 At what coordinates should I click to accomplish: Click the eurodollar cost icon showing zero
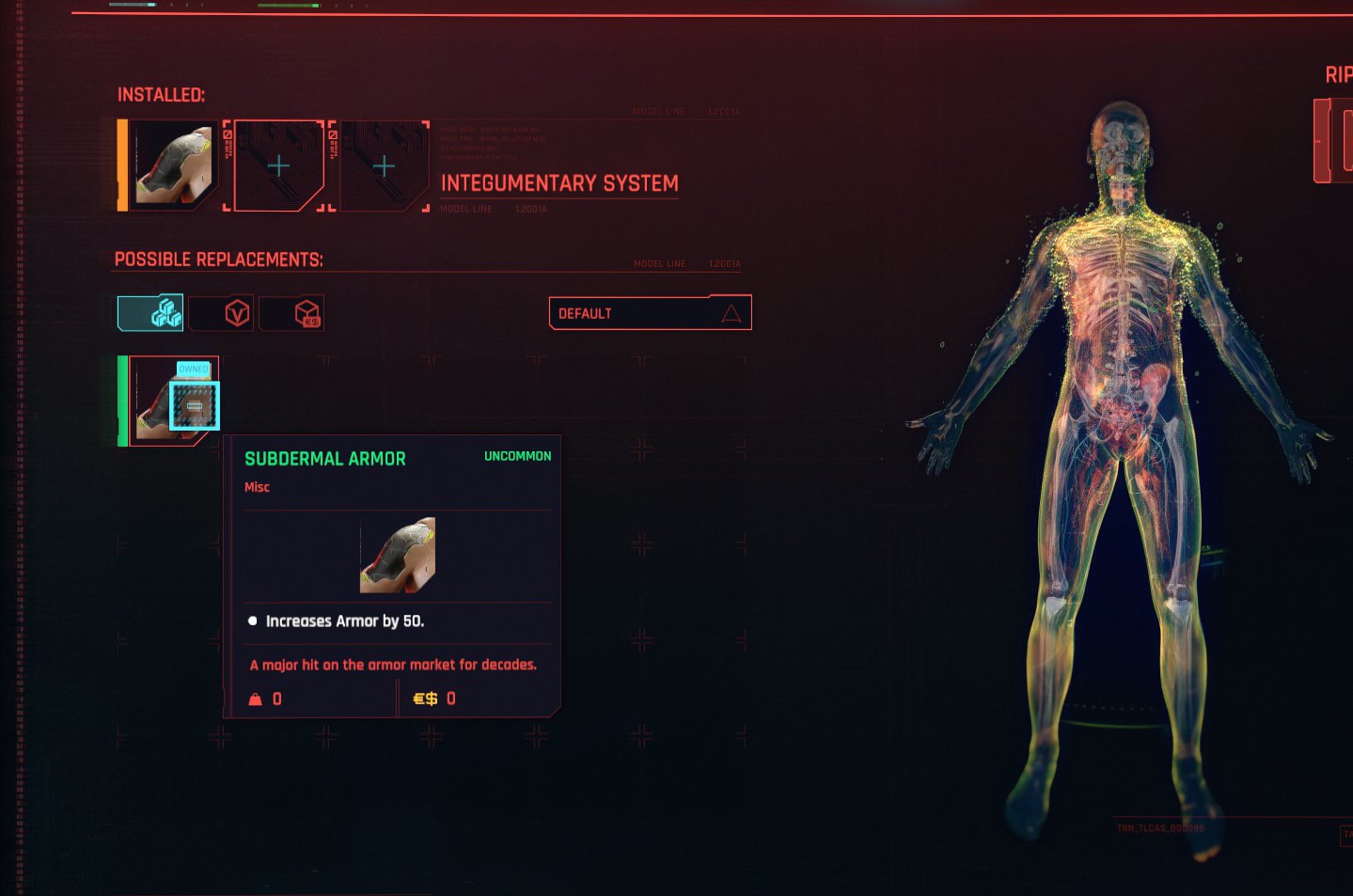[424, 699]
